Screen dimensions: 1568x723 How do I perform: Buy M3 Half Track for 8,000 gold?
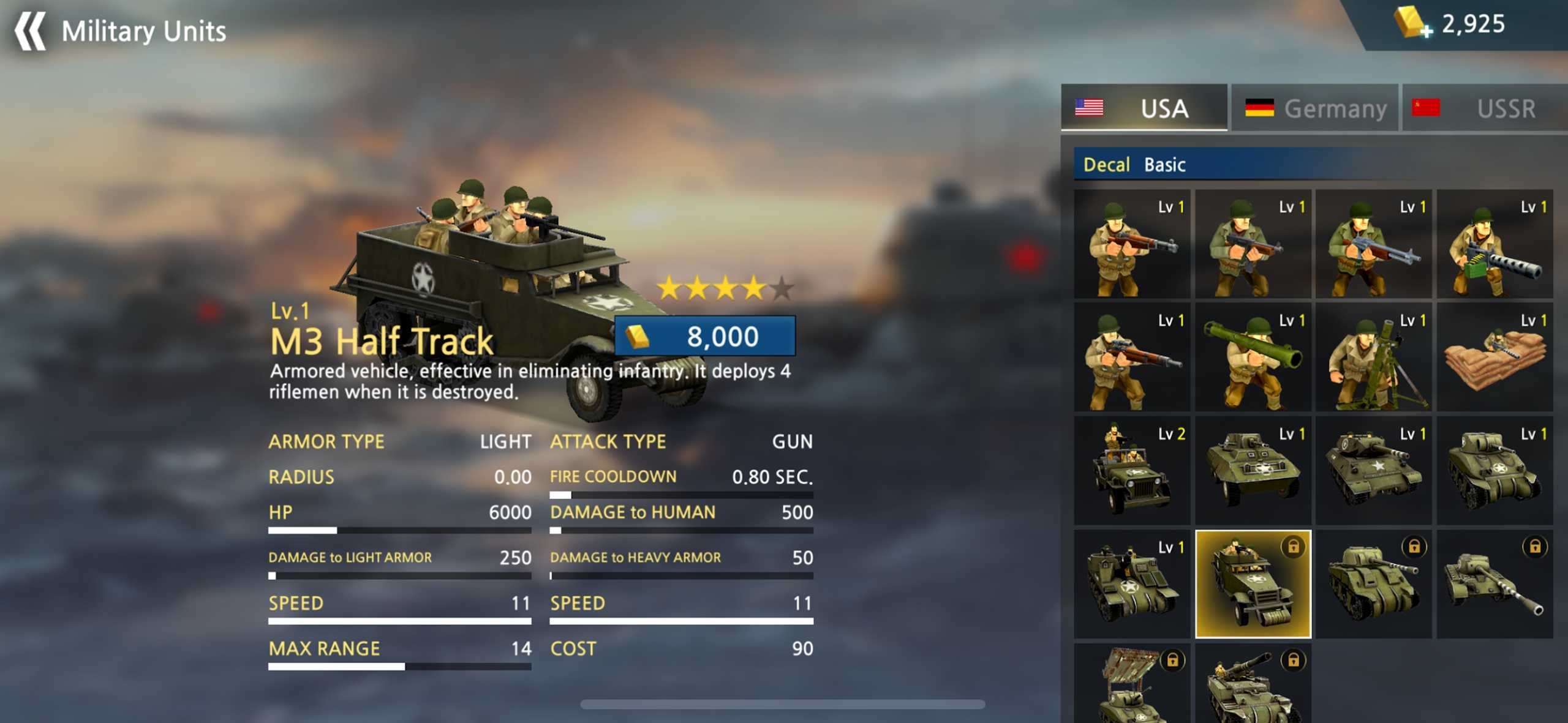tap(705, 336)
